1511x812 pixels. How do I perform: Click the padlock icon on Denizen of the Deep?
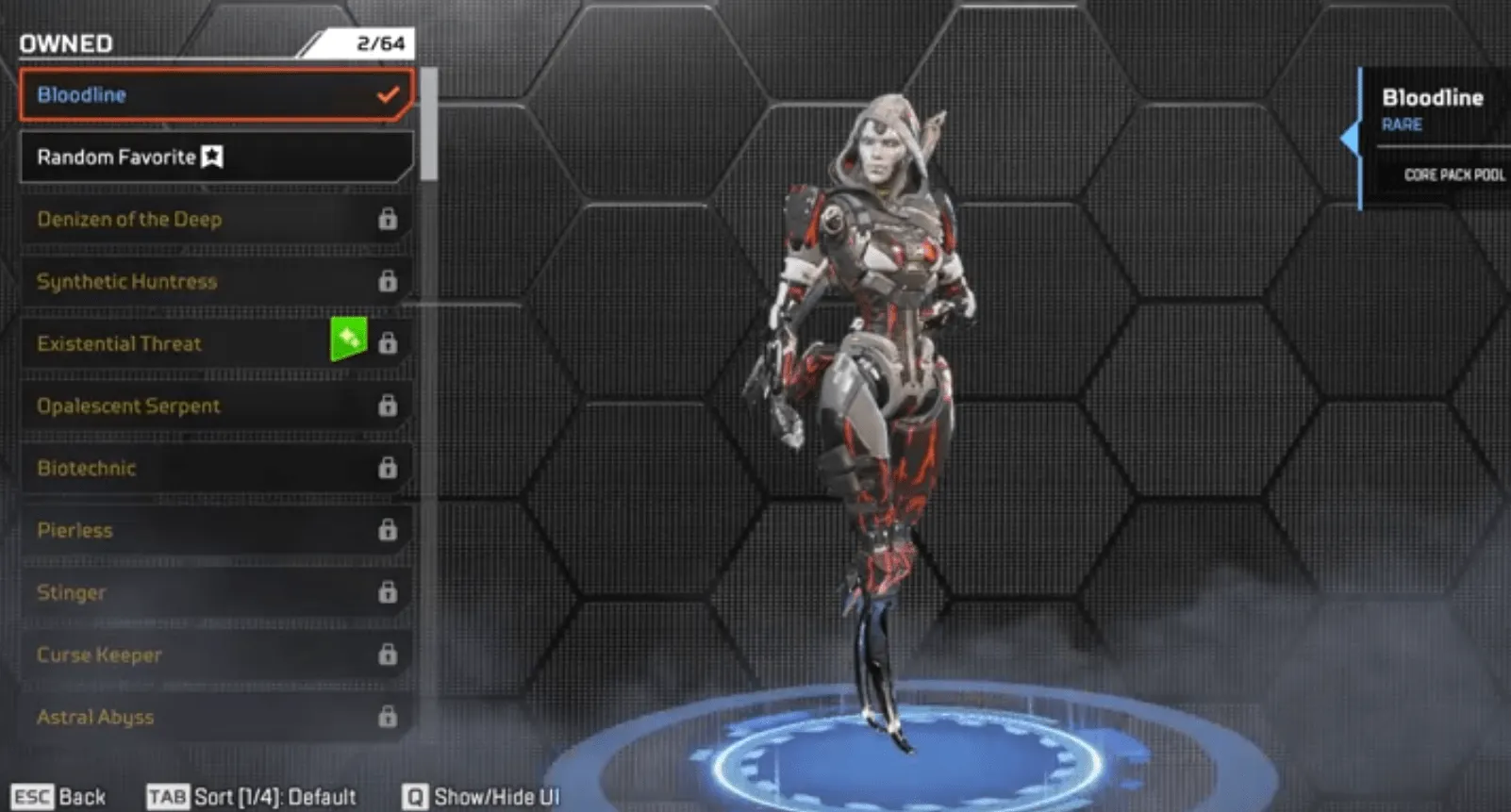point(388,220)
